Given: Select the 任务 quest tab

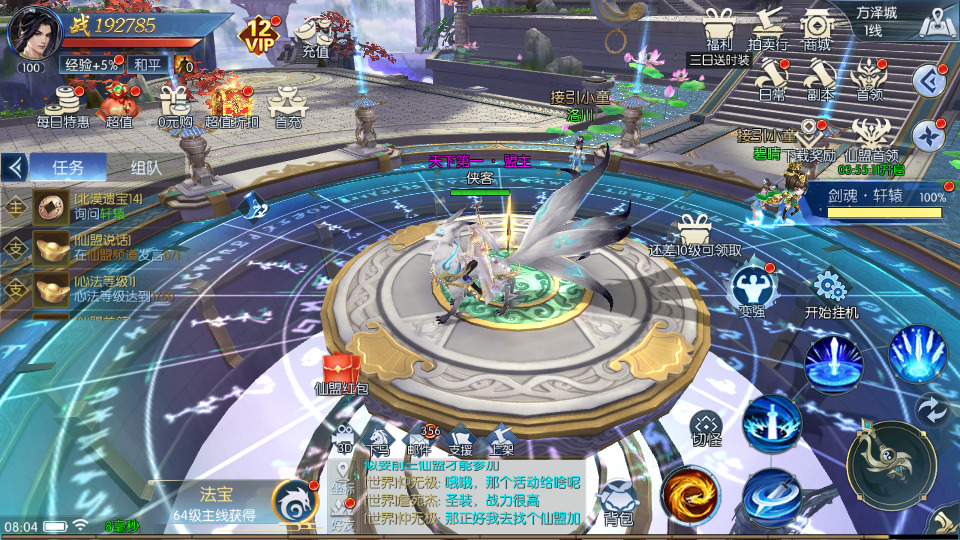Looking at the screenshot, I should (68, 168).
